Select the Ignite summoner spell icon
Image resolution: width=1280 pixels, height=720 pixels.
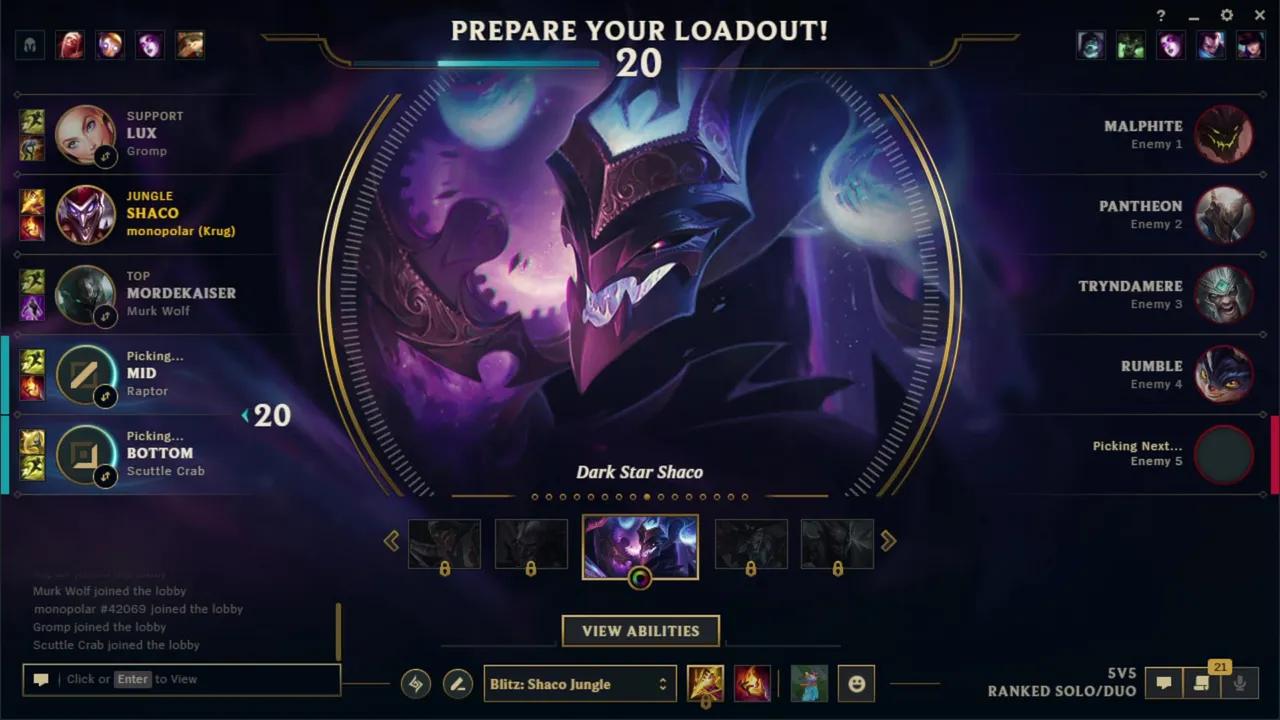tap(751, 684)
